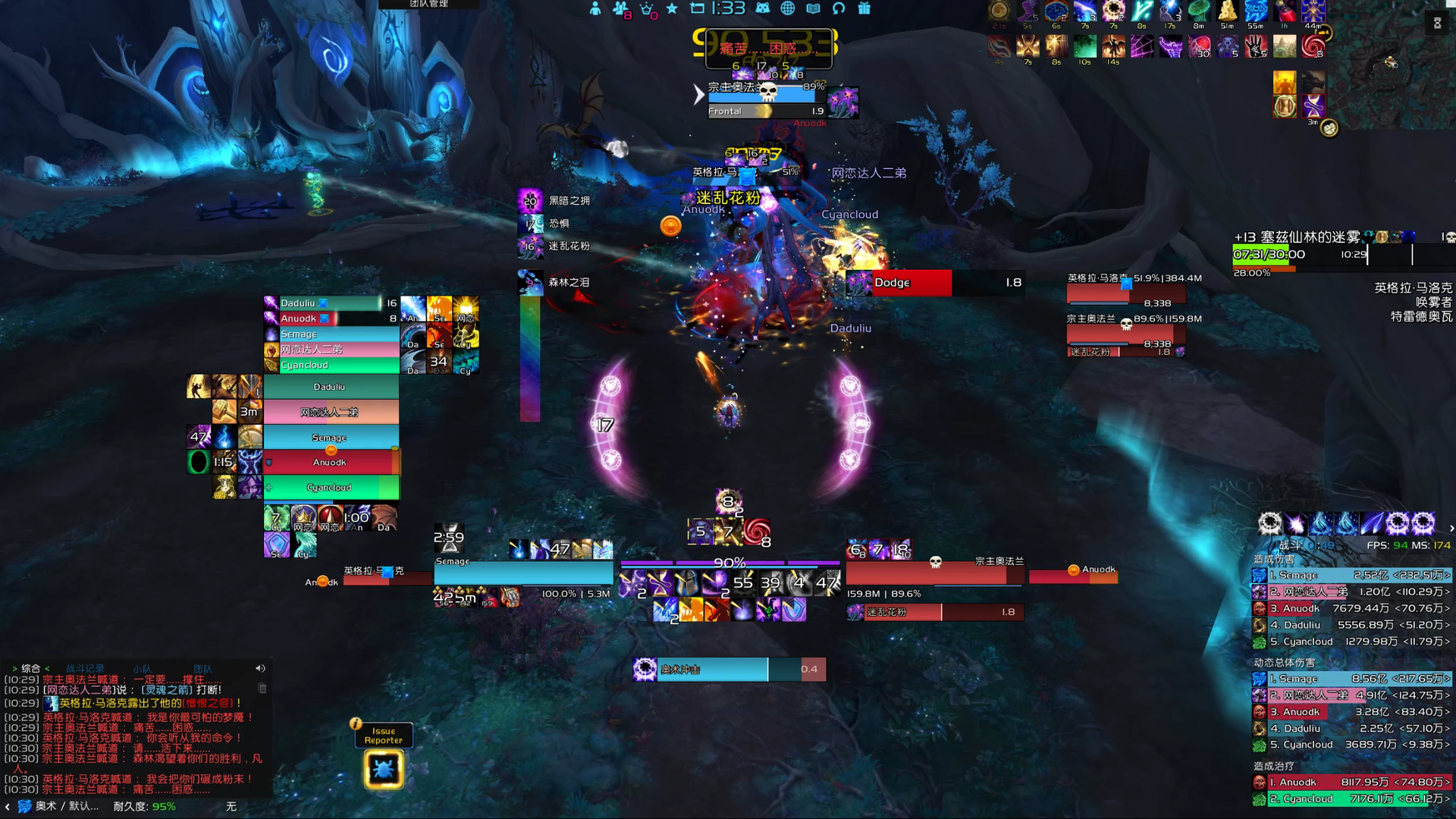Select Semage's blue party frame
Screen dimensions: 1456x819
coord(331,437)
